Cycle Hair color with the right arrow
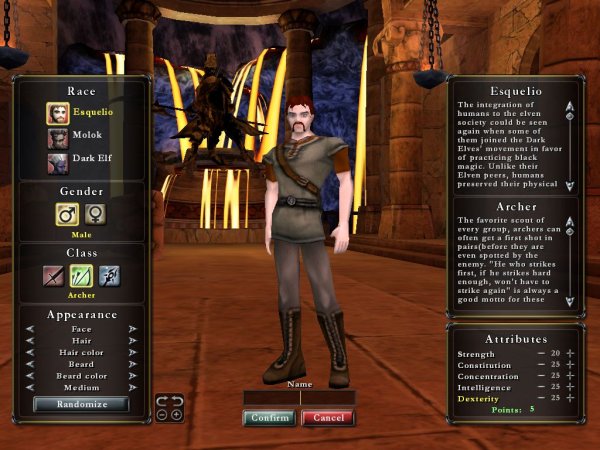Viewport: 600px width, 450px height. coord(131,353)
